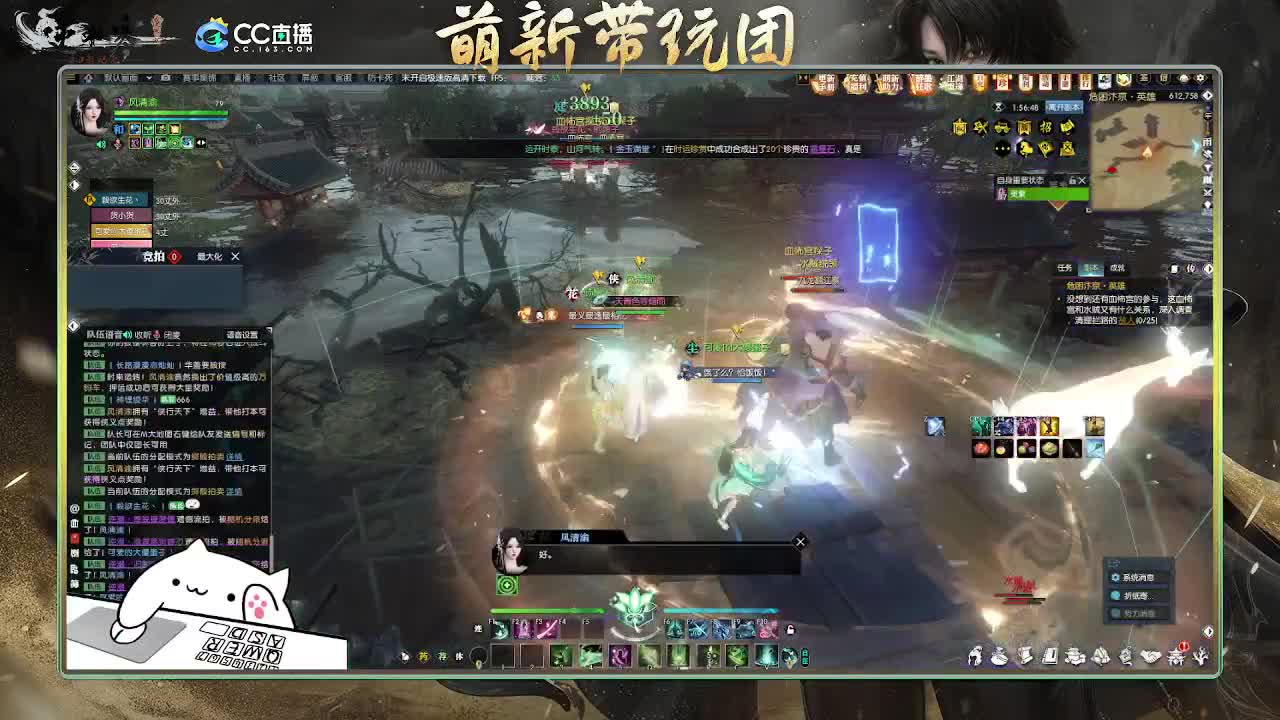Image resolution: width=1280 pixels, height=720 pixels.
Task: Switch to the 任务 quest tab
Action: [1066, 267]
